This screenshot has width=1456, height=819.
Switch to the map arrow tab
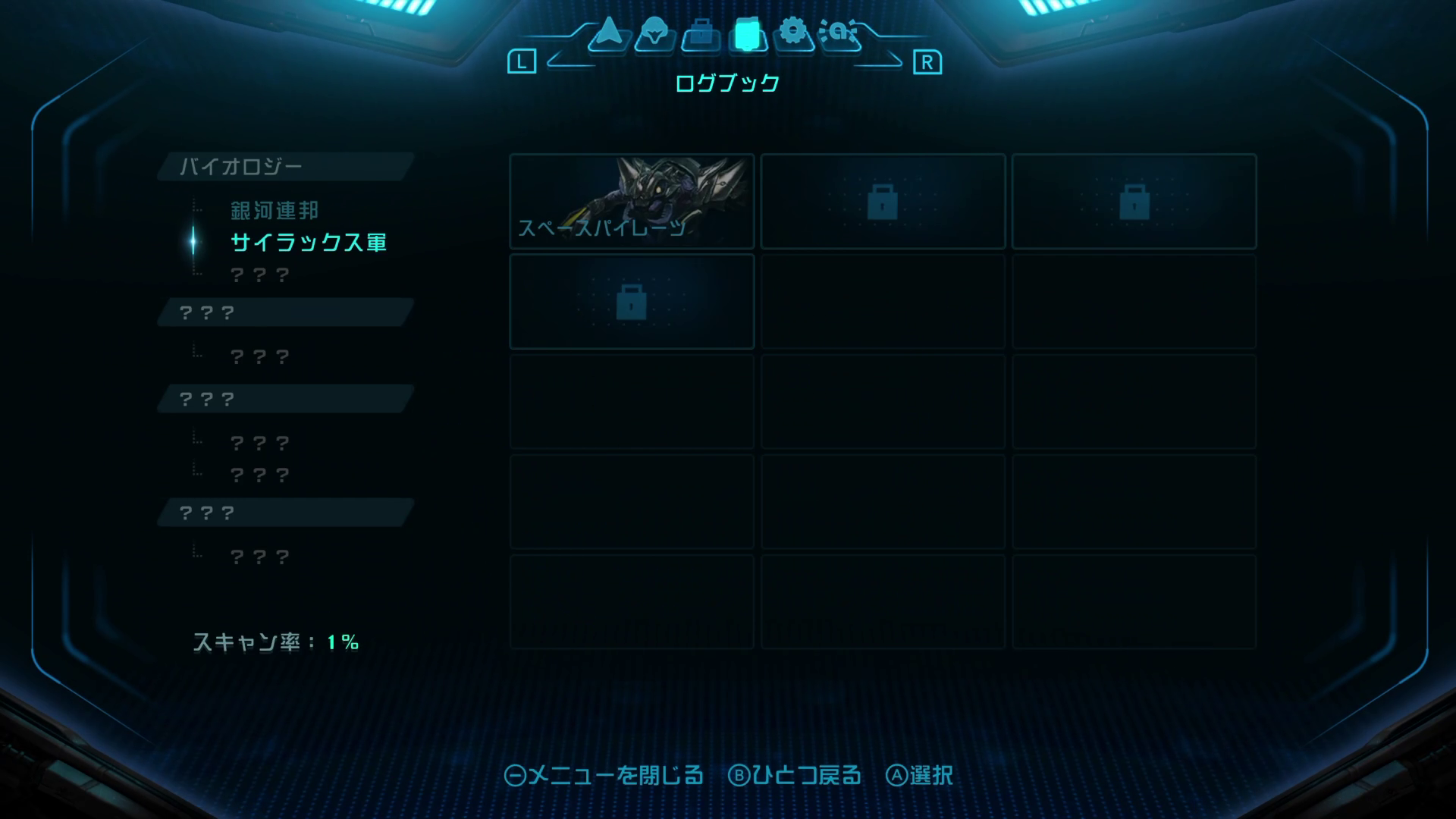[x=607, y=33]
